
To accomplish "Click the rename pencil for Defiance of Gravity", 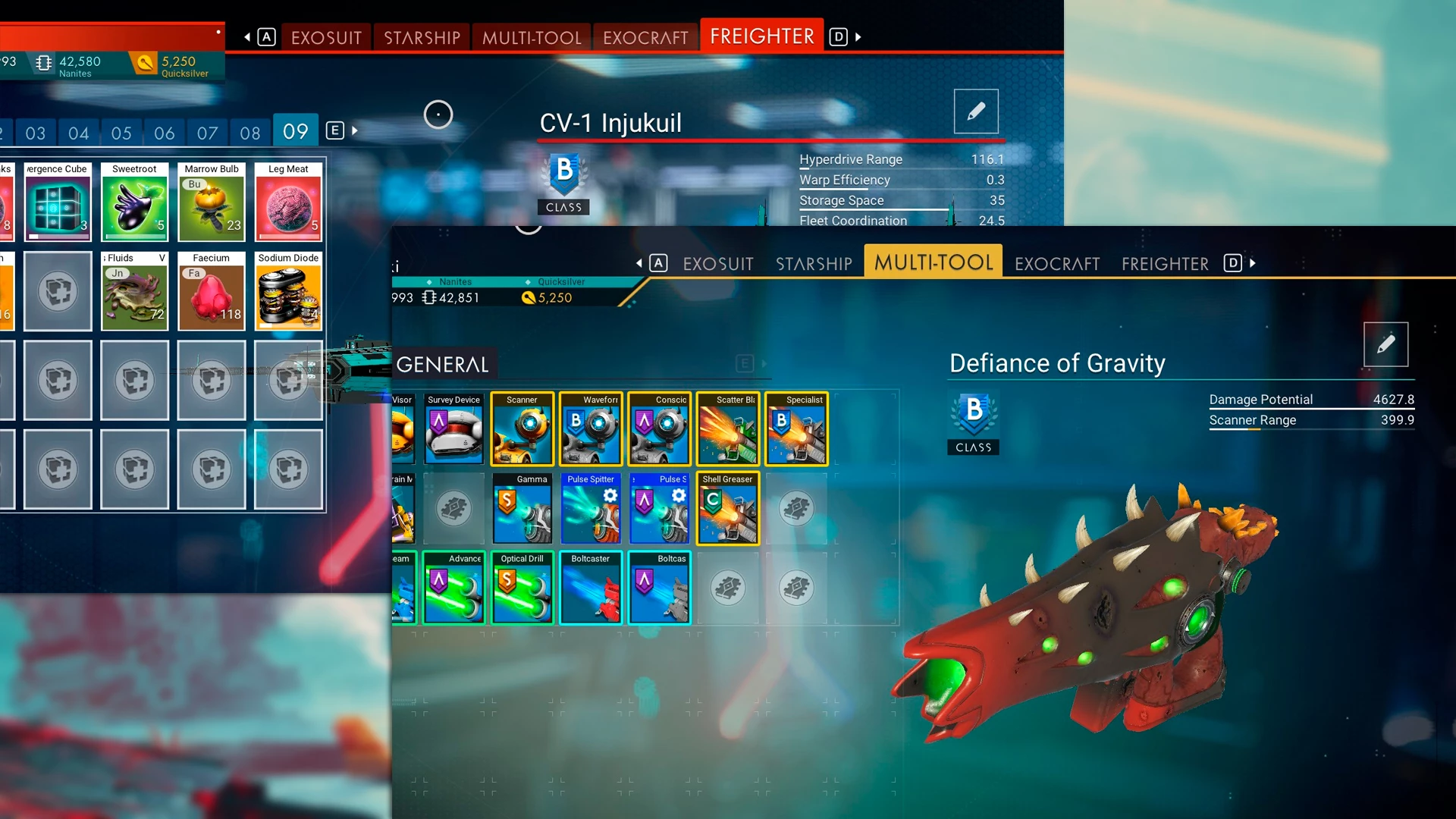I will [1388, 344].
